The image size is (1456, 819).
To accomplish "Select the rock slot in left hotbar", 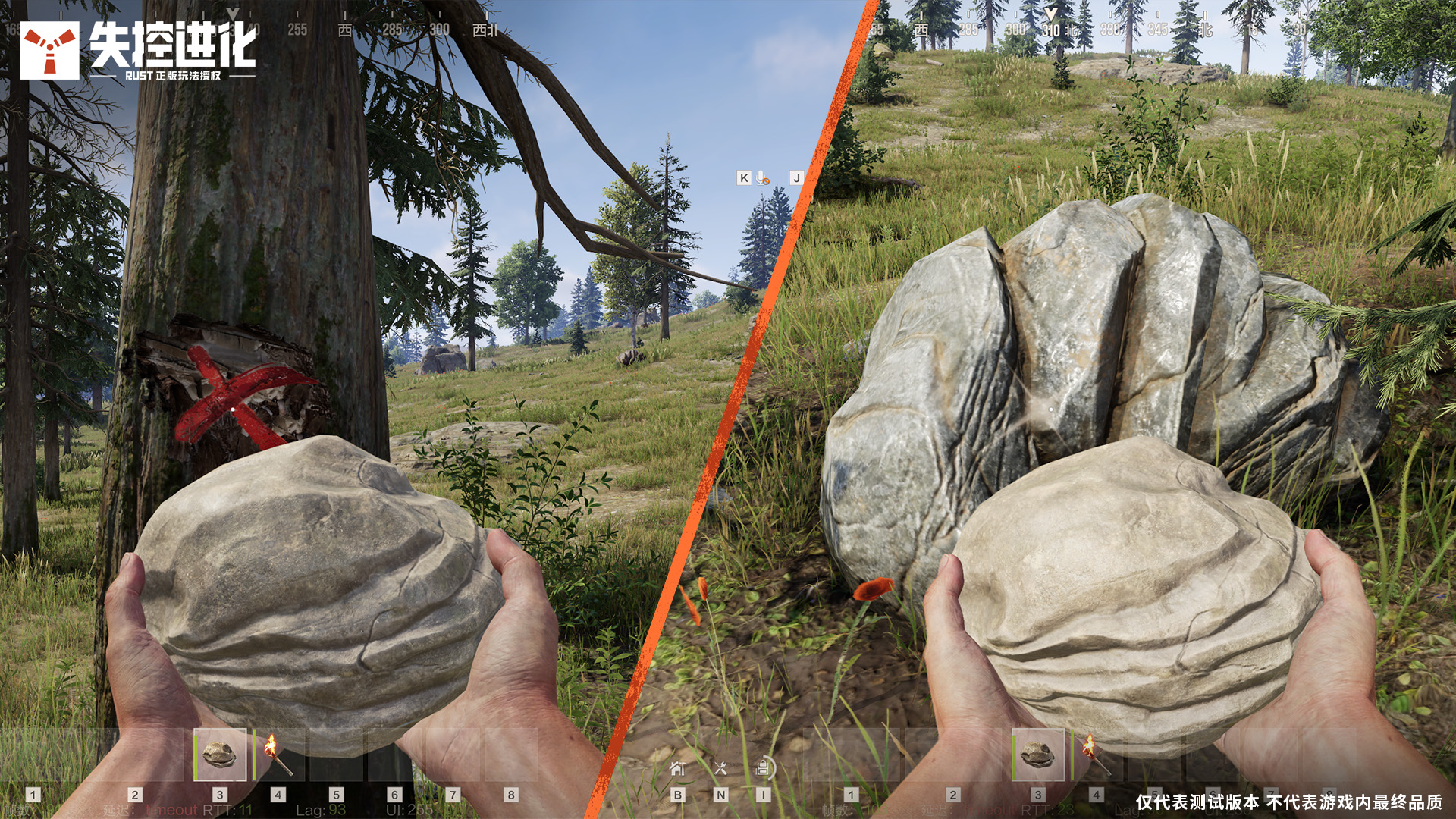I will pyautogui.click(x=220, y=755).
